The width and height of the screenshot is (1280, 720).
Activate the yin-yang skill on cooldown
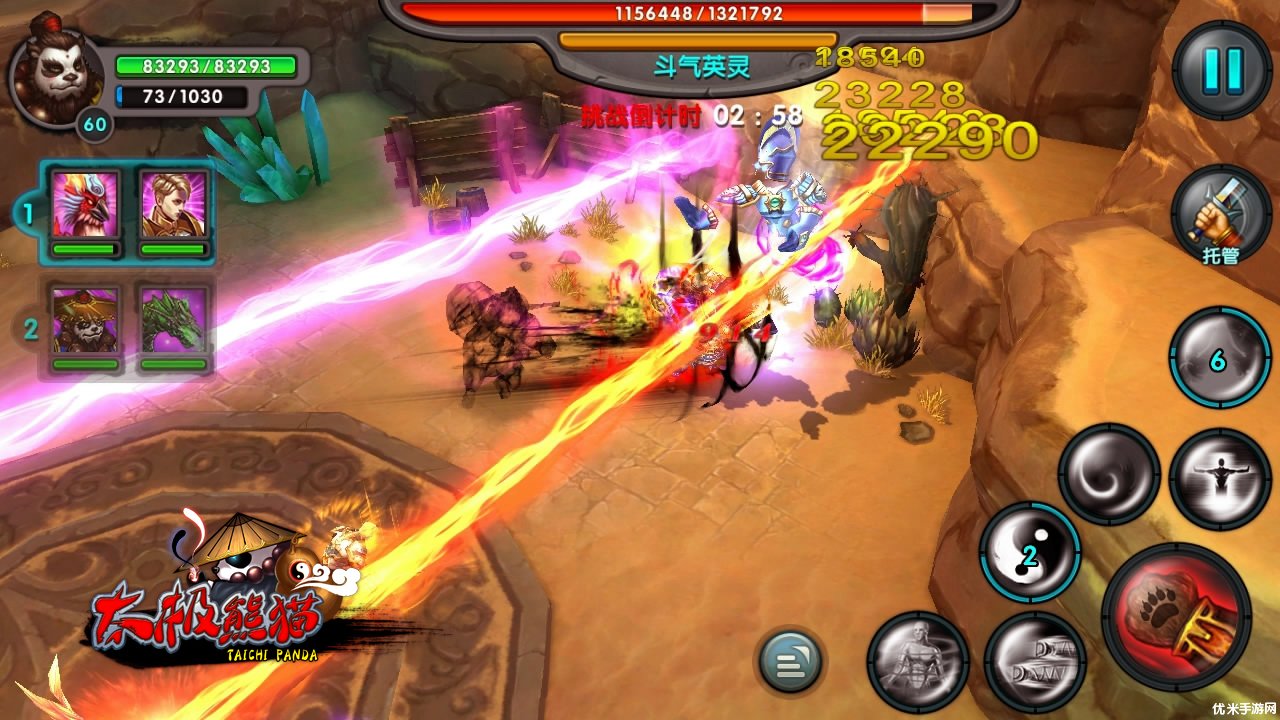[x=1029, y=553]
